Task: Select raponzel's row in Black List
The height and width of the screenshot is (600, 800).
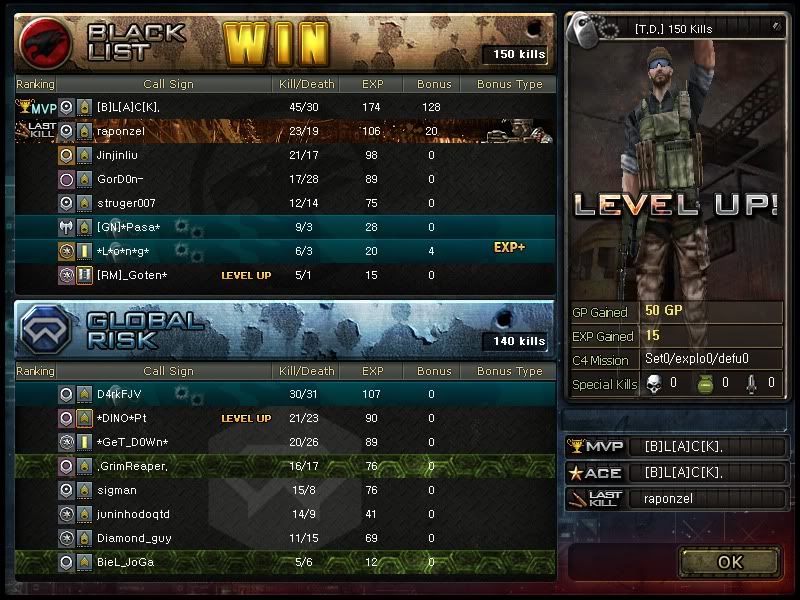Action: (x=285, y=131)
